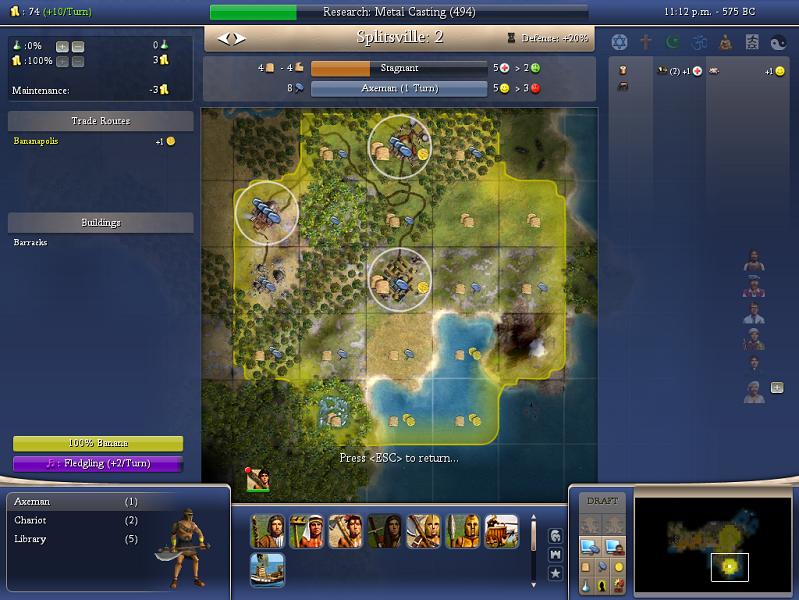Decrease the research rate with the minus button

click(78, 46)
